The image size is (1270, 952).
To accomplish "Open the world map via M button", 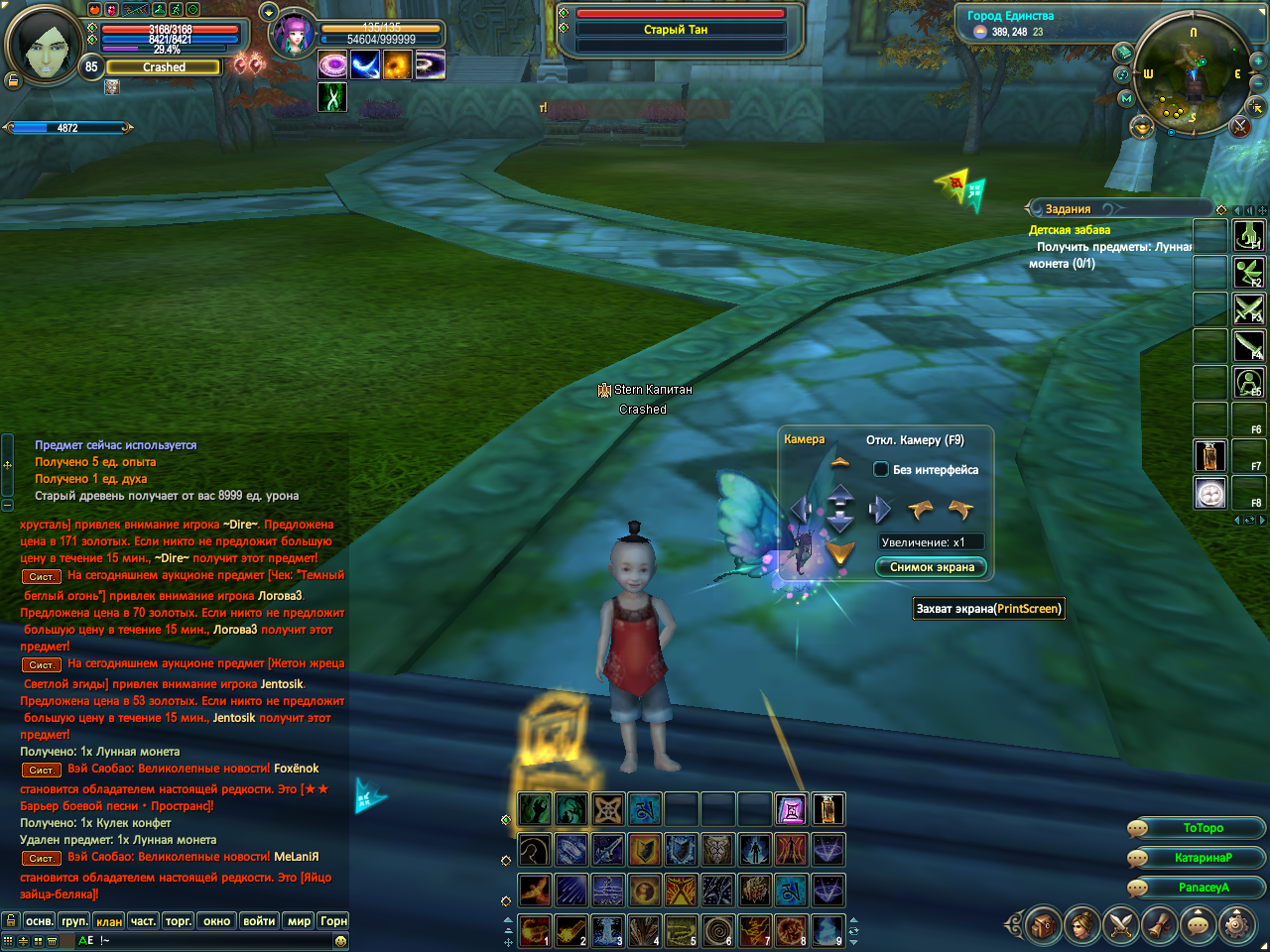I will [1125, 98].
